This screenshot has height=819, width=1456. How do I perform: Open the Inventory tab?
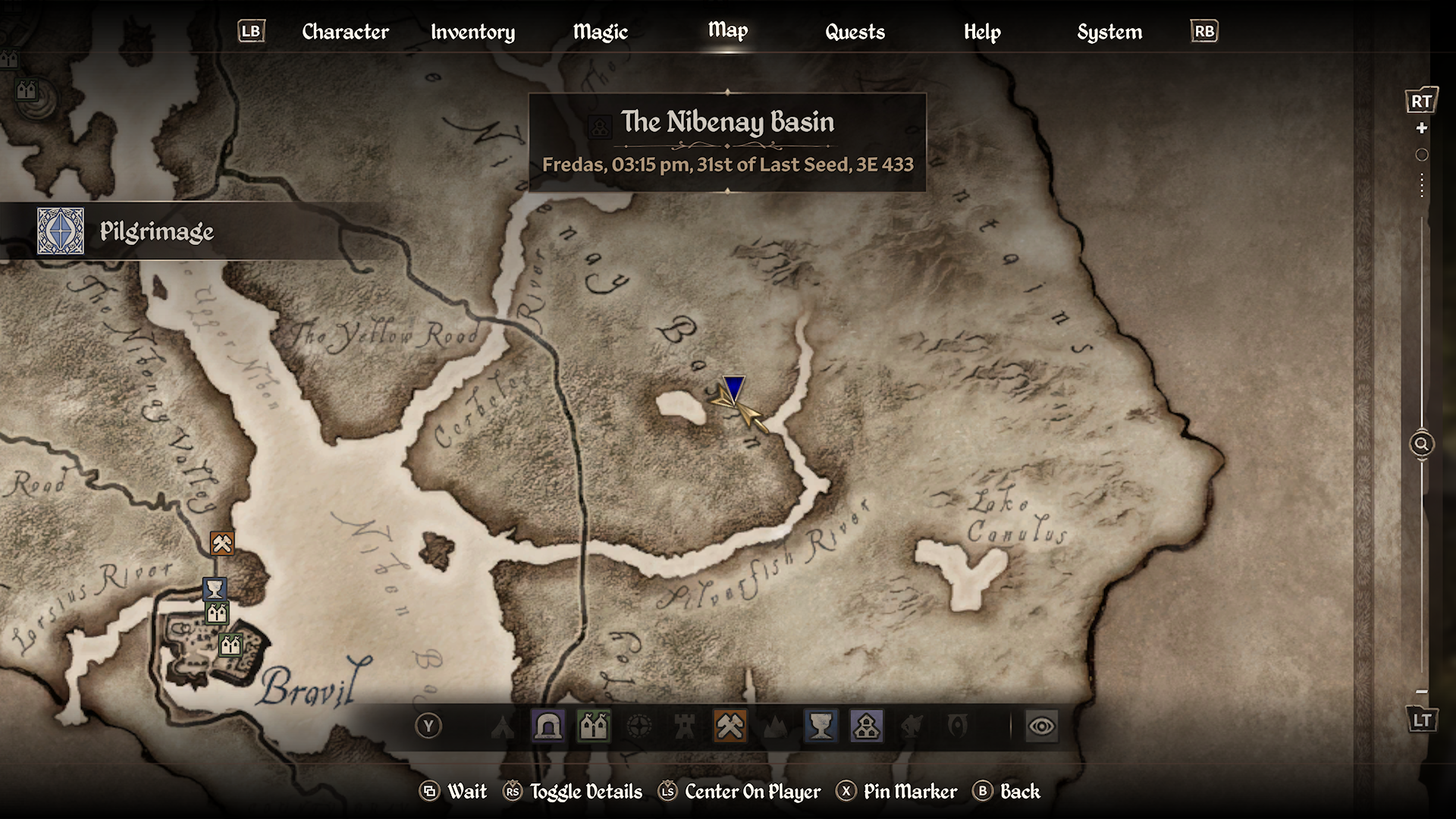pos(472,32)
